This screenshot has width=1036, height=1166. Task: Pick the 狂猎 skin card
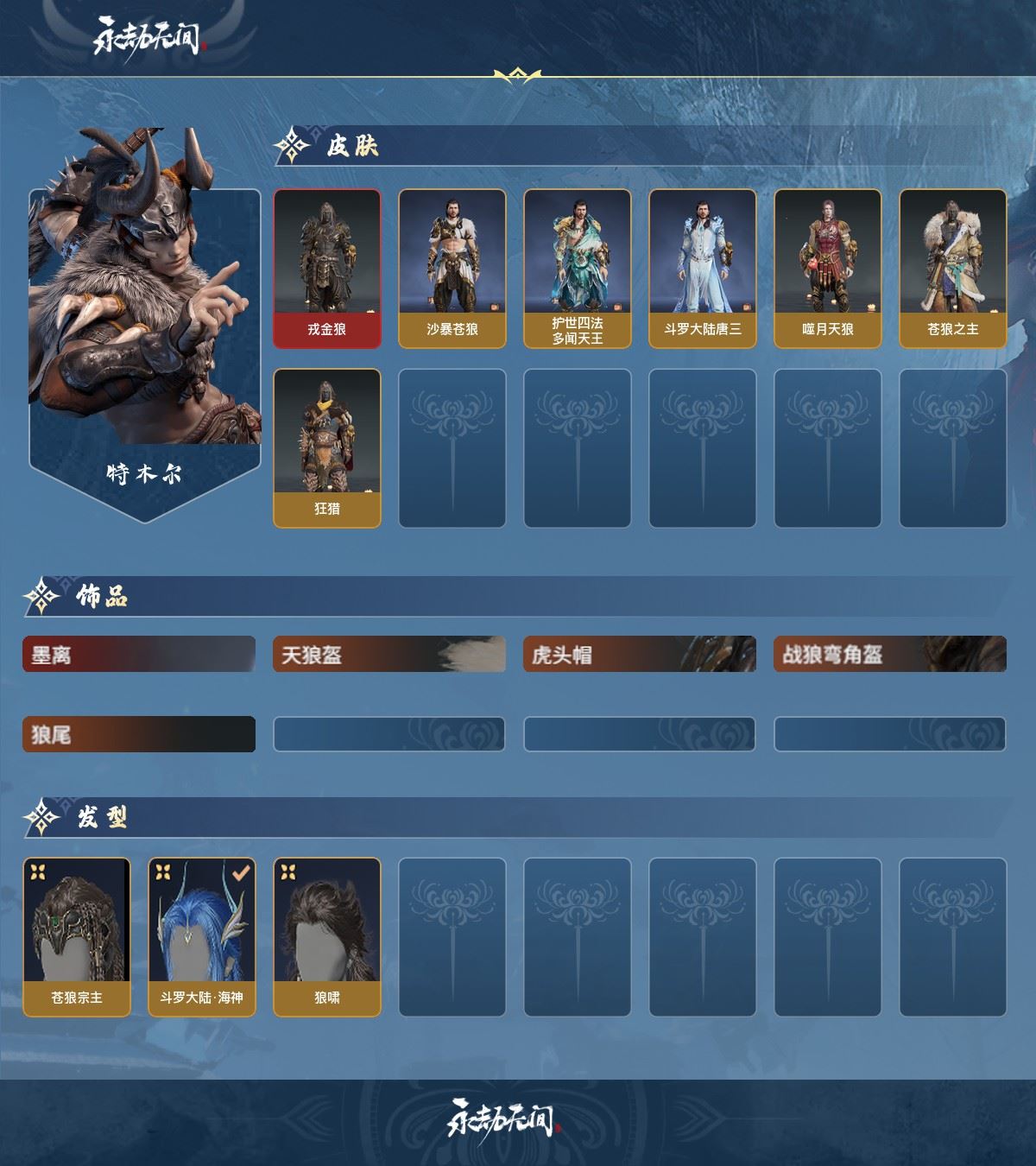pyautogui.click(x=327, y=447)
